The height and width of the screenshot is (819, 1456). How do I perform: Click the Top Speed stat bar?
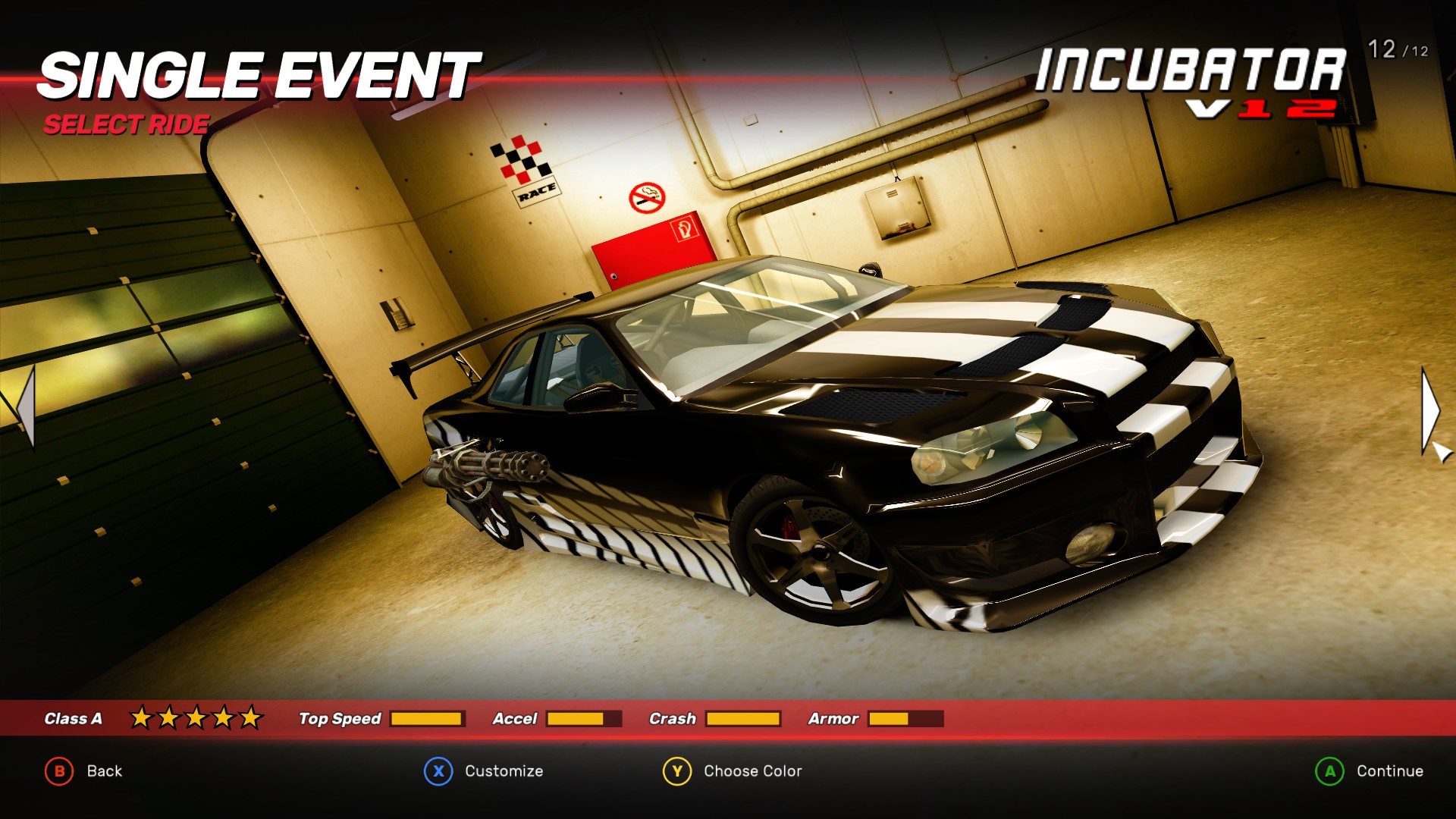(x=426, y=717)
